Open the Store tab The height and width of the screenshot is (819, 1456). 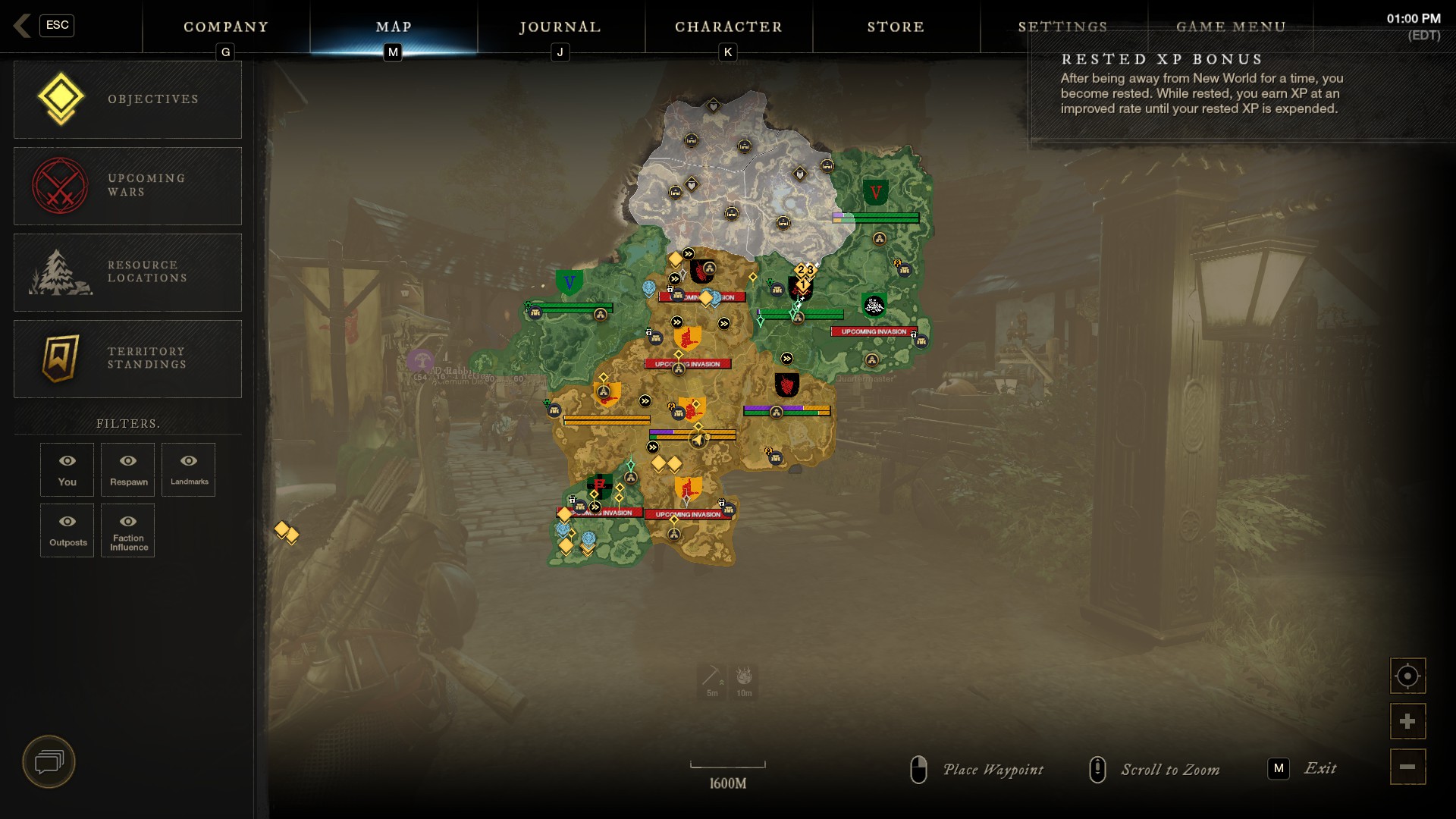[x=896, y=27]
